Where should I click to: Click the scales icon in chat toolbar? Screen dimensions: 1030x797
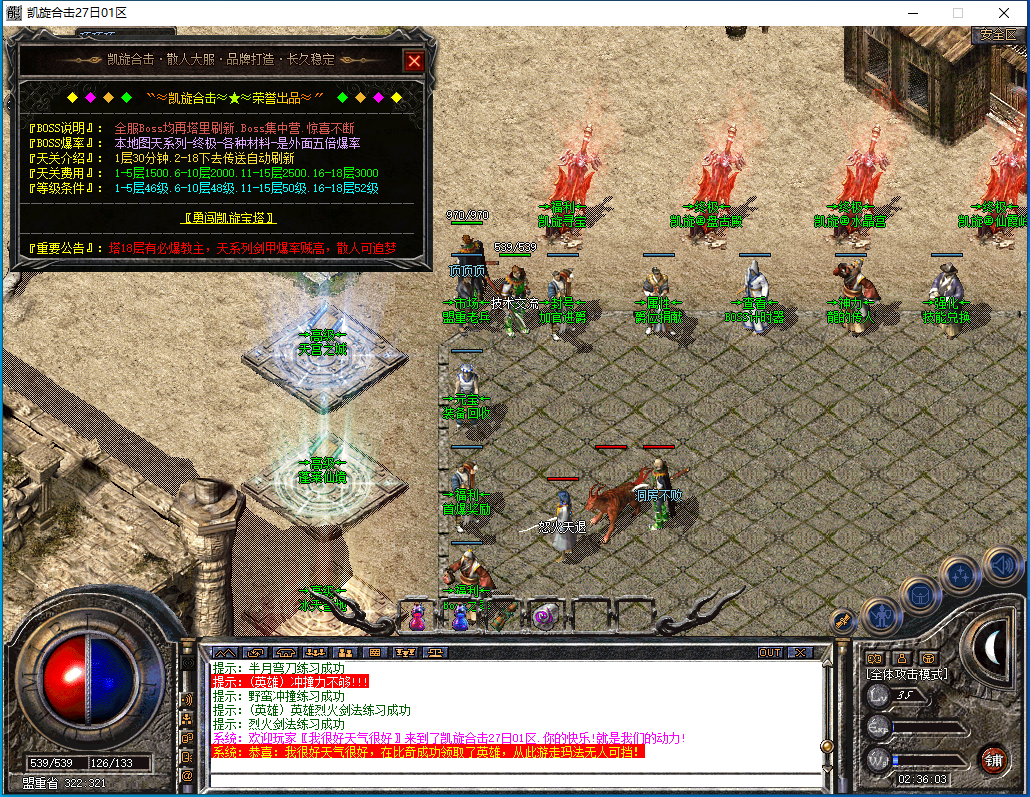click(x=436, y=652)
